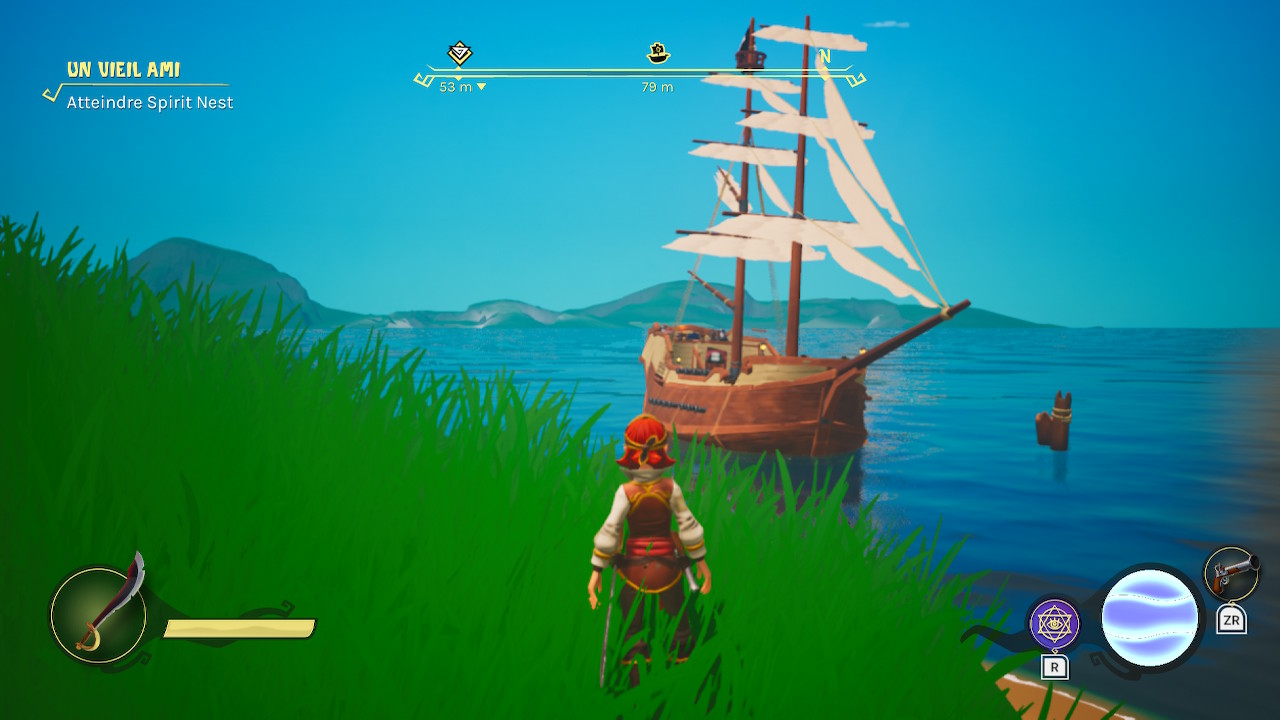Viewport: 1280px width, 720px height.
Task: Activate the purple hexagram eye ability
Action: (1054, 625)
